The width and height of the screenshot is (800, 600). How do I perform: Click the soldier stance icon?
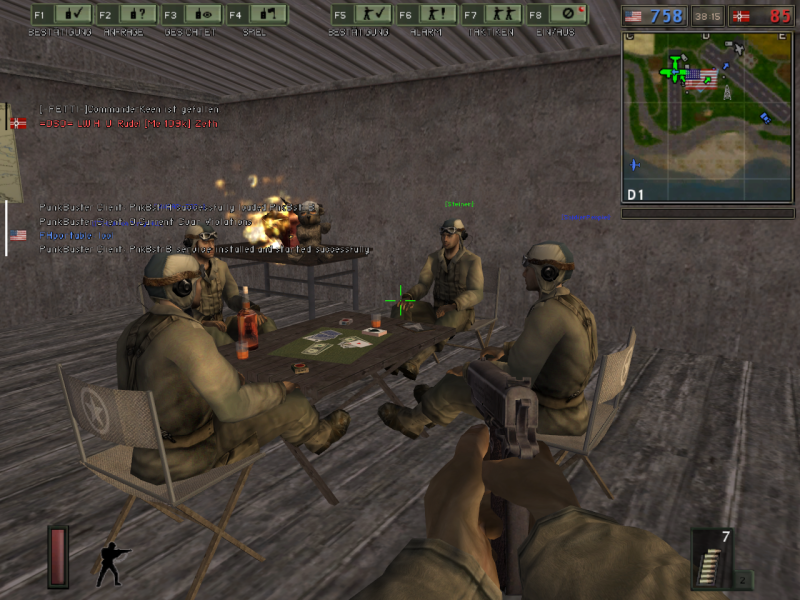point(112,564)
